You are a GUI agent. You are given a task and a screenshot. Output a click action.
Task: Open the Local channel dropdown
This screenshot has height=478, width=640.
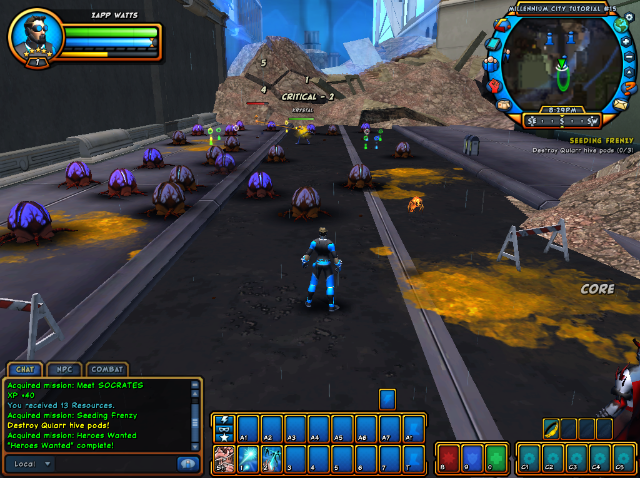point(30,464)
